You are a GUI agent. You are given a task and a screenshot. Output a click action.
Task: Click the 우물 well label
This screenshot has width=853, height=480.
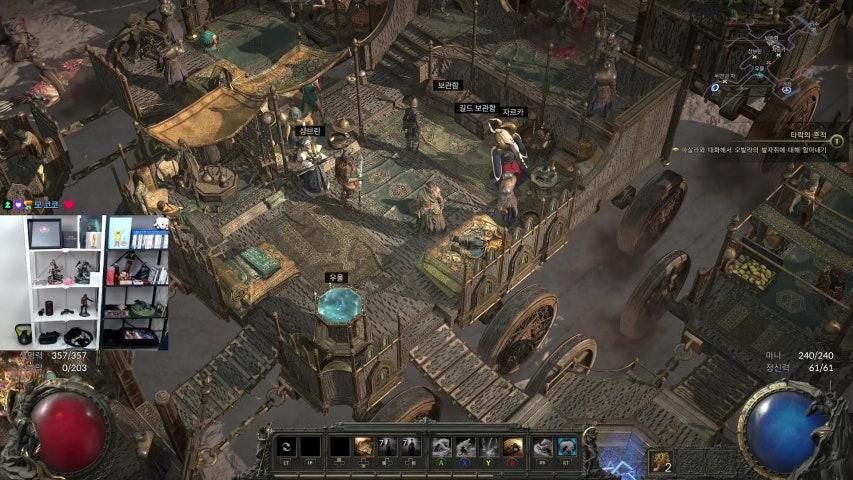tap(337, 277)
